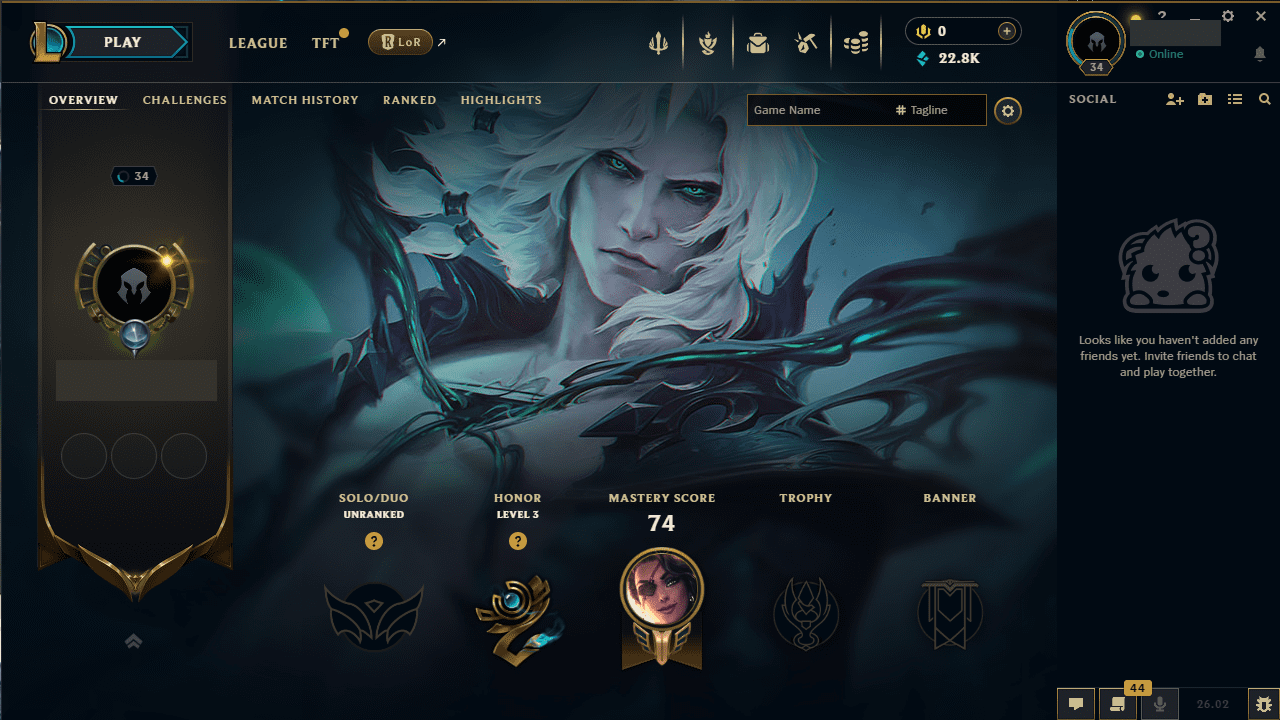Switch to the Match History tab
The width and height of the screenshot is (1280, 720).
[x=305, y=100]
